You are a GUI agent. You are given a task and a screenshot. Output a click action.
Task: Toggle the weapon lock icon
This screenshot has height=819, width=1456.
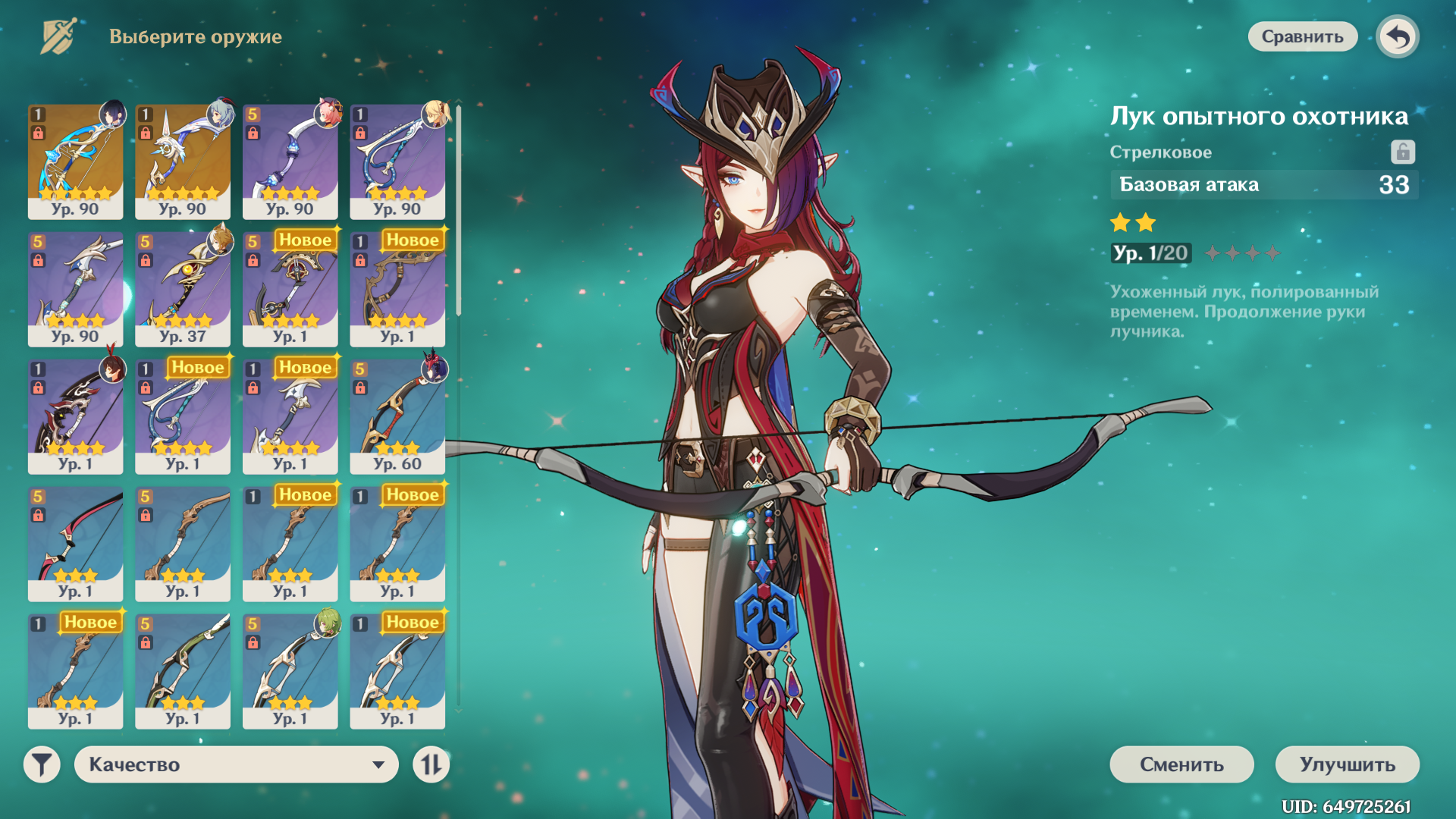1402,152
